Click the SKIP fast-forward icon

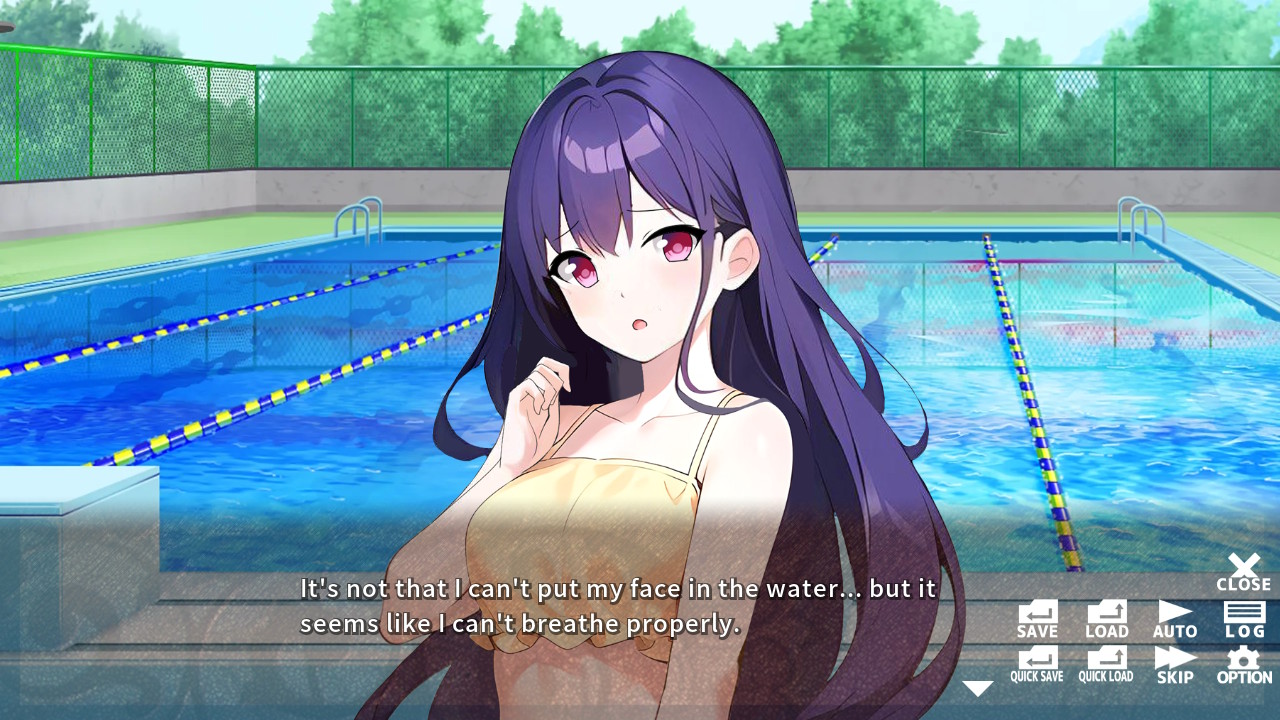pos(1174,662)
